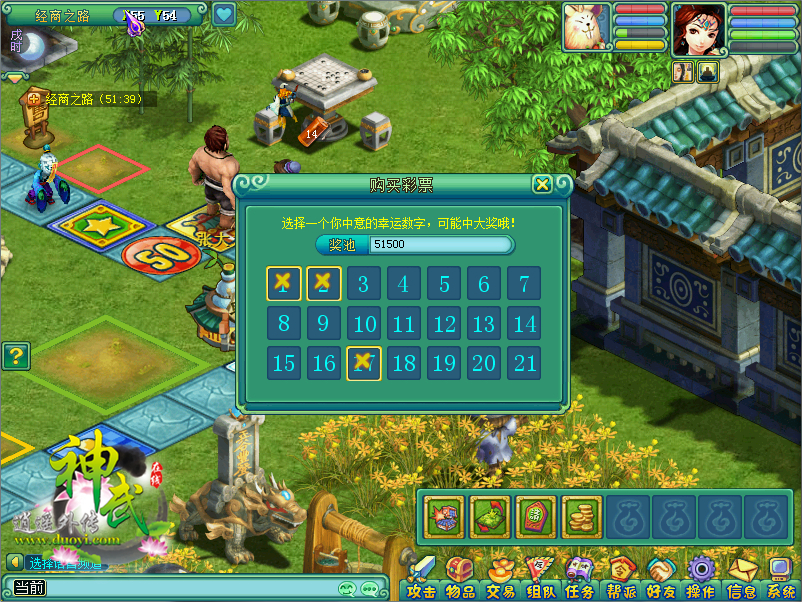Click the heart icon beside the map name
Viewport: 802px width, 602px height.
pyautogui.click(x=223, y=14)
